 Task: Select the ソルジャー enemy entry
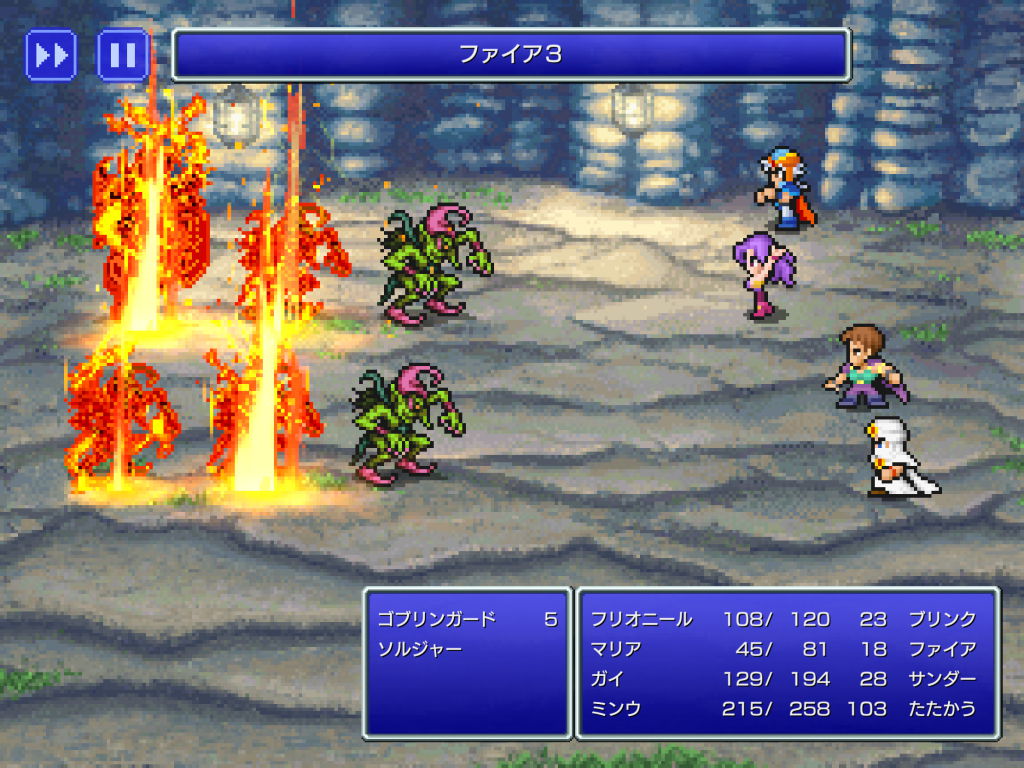pos(420,648)
